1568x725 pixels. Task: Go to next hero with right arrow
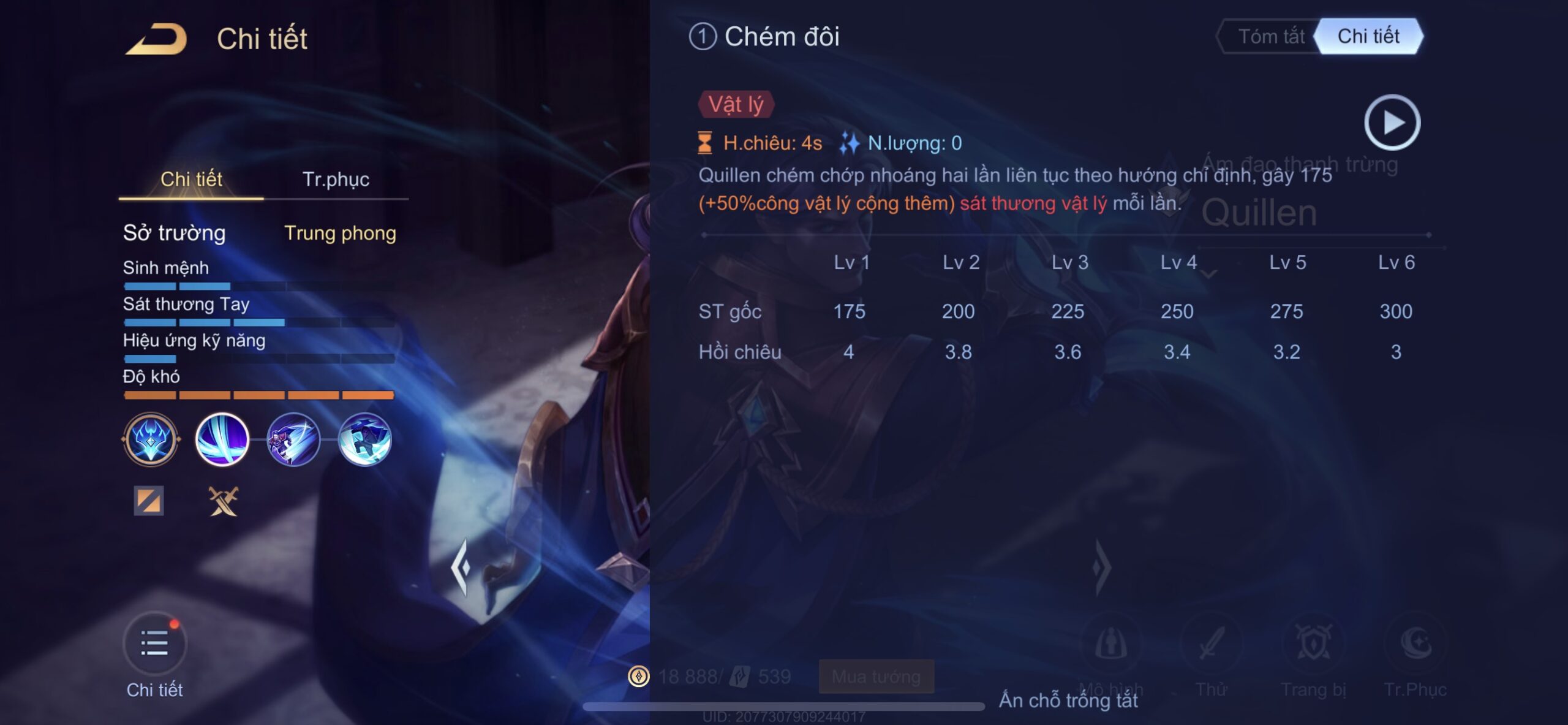tap(1101, 567)
